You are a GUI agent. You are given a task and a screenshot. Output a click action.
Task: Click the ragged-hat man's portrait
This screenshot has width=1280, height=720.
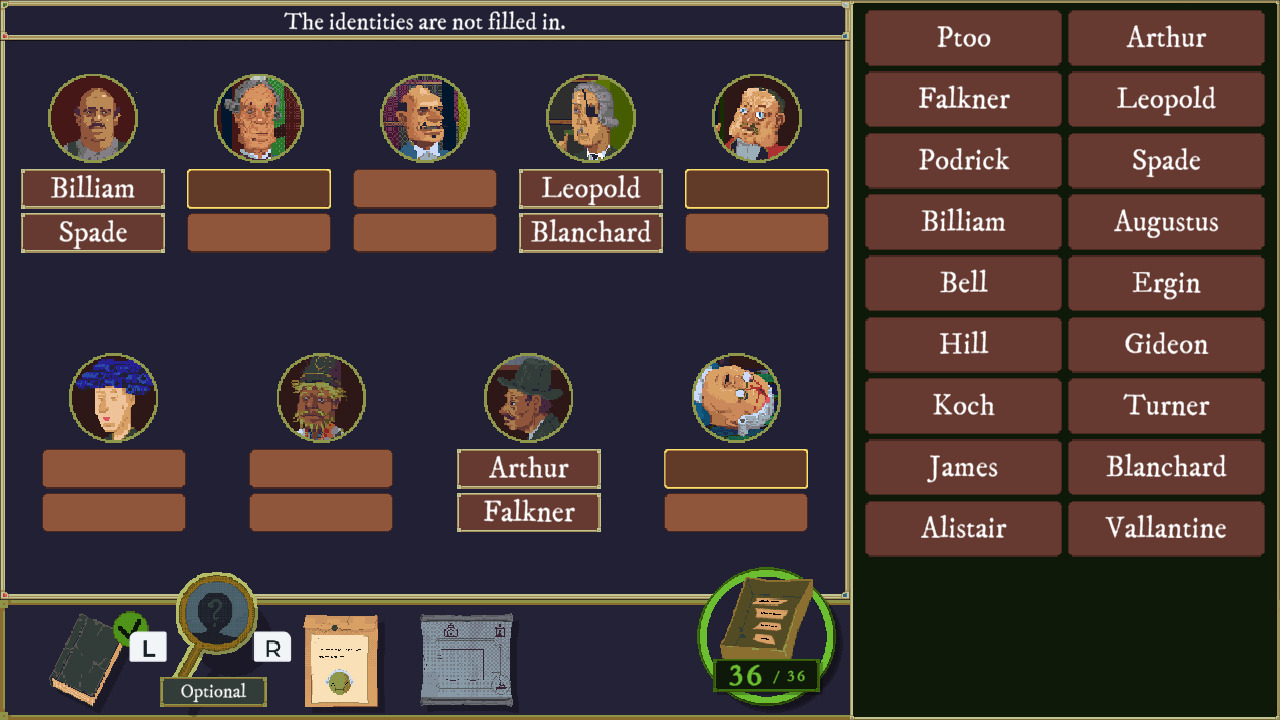(321, 397)
